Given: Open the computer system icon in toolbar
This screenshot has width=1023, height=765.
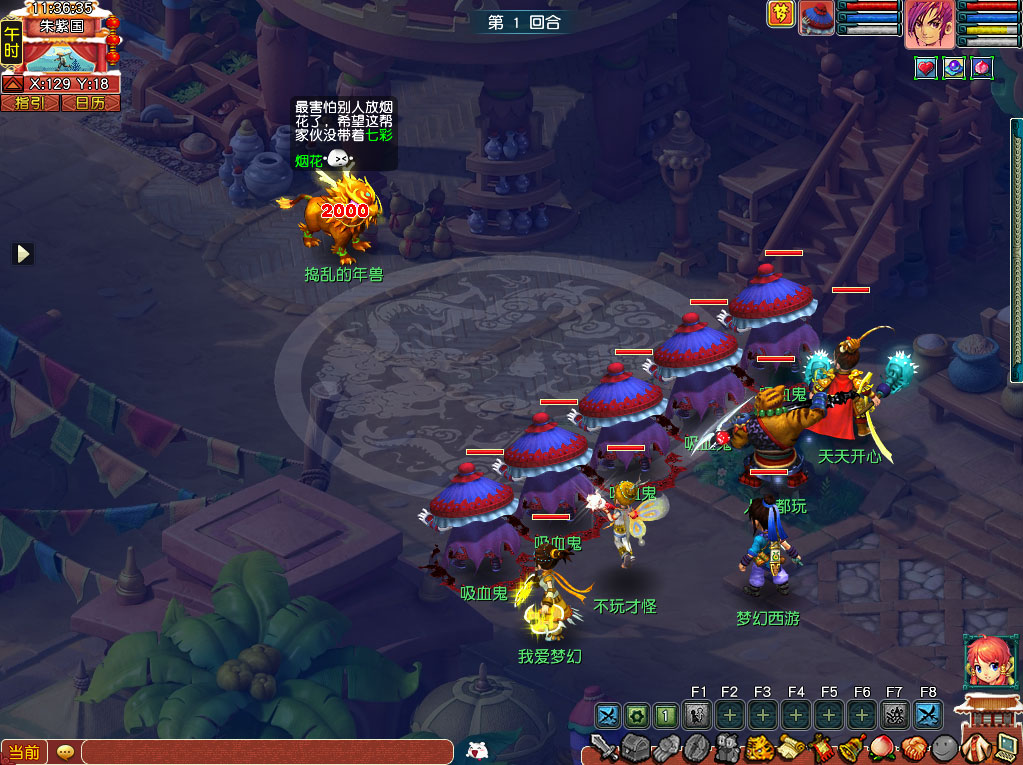Looking at the screenshot, I should tap(1005, 746).
